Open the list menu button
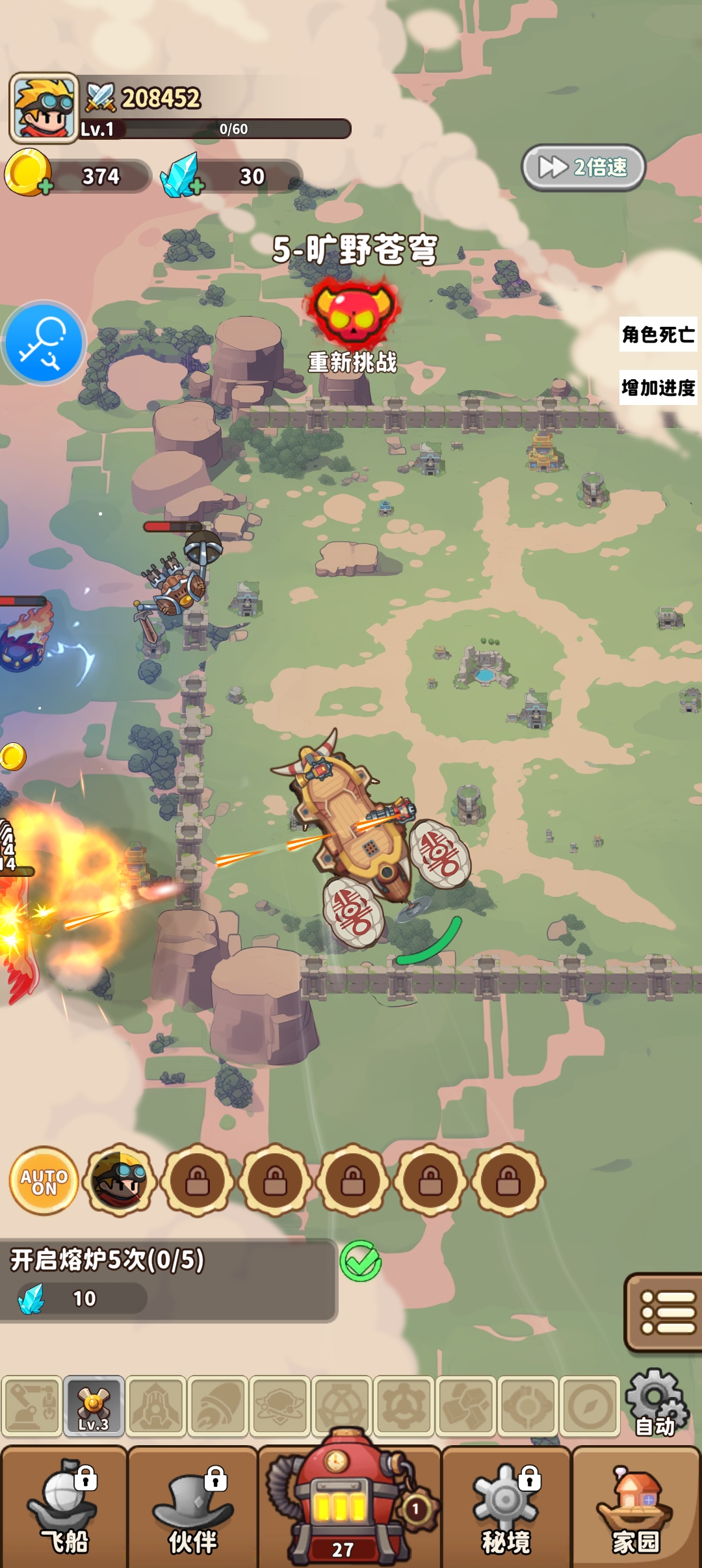This screenshot has width=702, height=1568. click(665, 1312)
